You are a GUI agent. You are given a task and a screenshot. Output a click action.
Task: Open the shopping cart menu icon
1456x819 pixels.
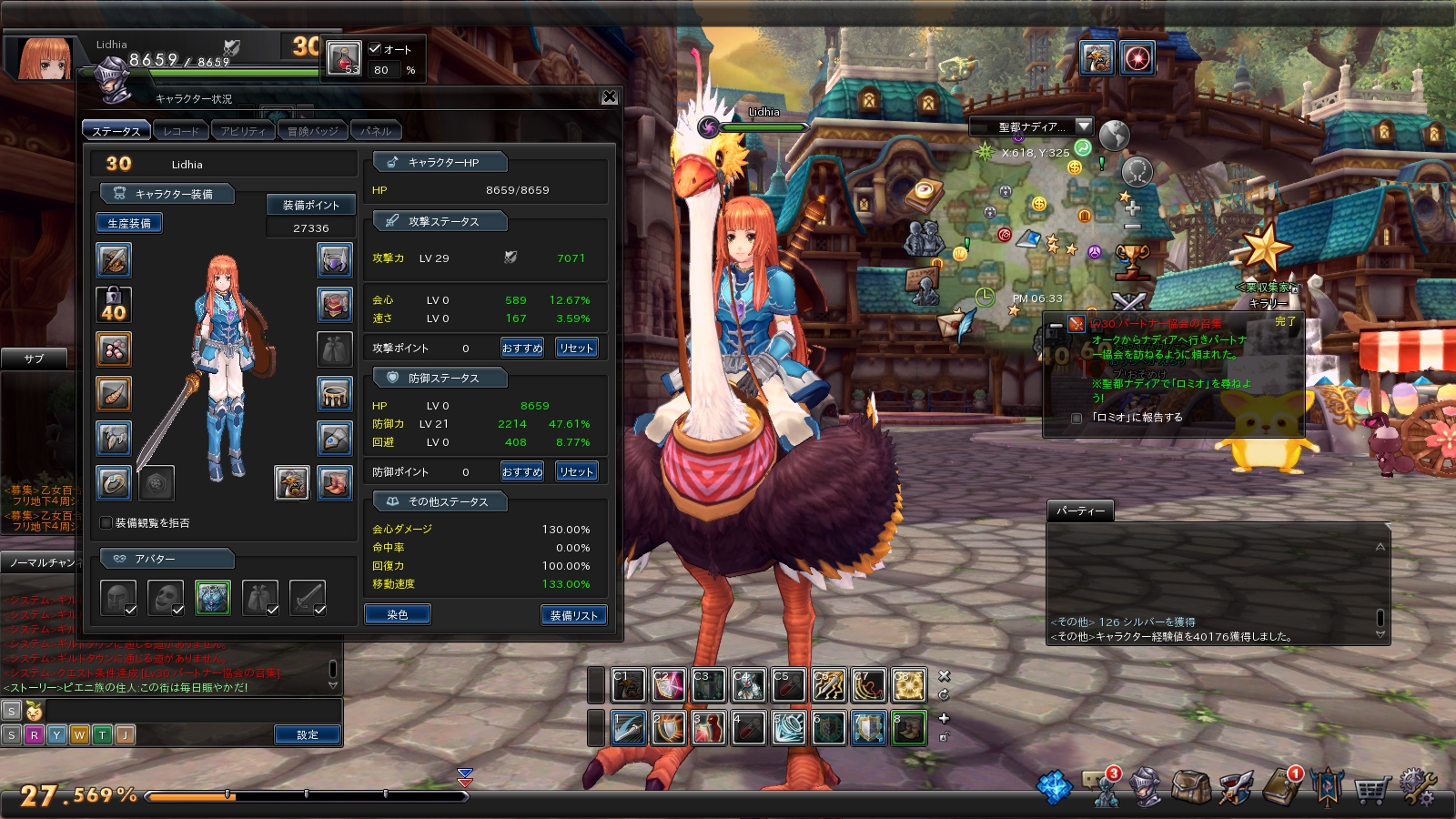(1371, 788)
